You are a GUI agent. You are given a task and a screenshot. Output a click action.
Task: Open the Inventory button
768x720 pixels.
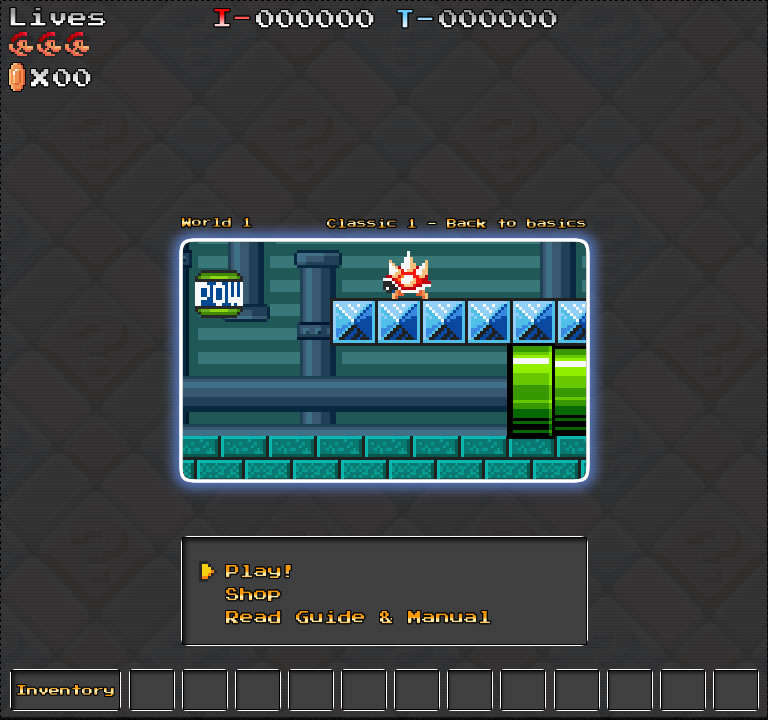click(x=65, y=690)
